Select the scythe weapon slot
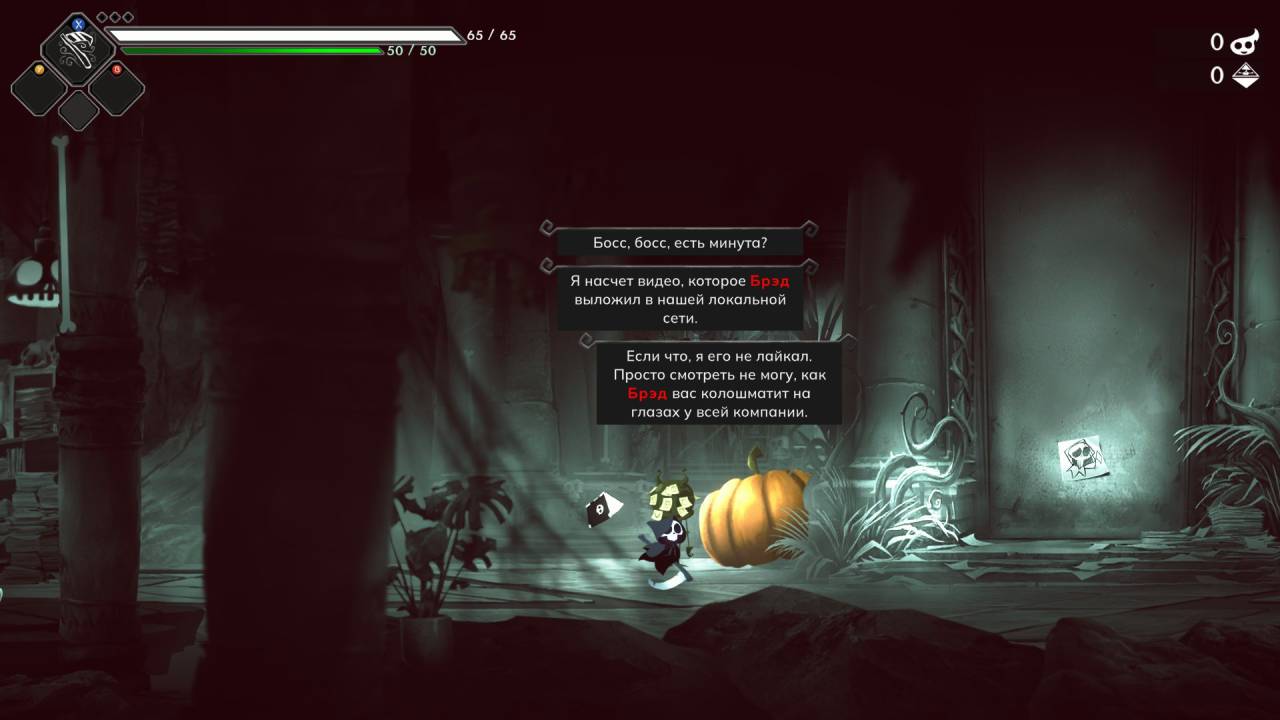 pos(77,50)
